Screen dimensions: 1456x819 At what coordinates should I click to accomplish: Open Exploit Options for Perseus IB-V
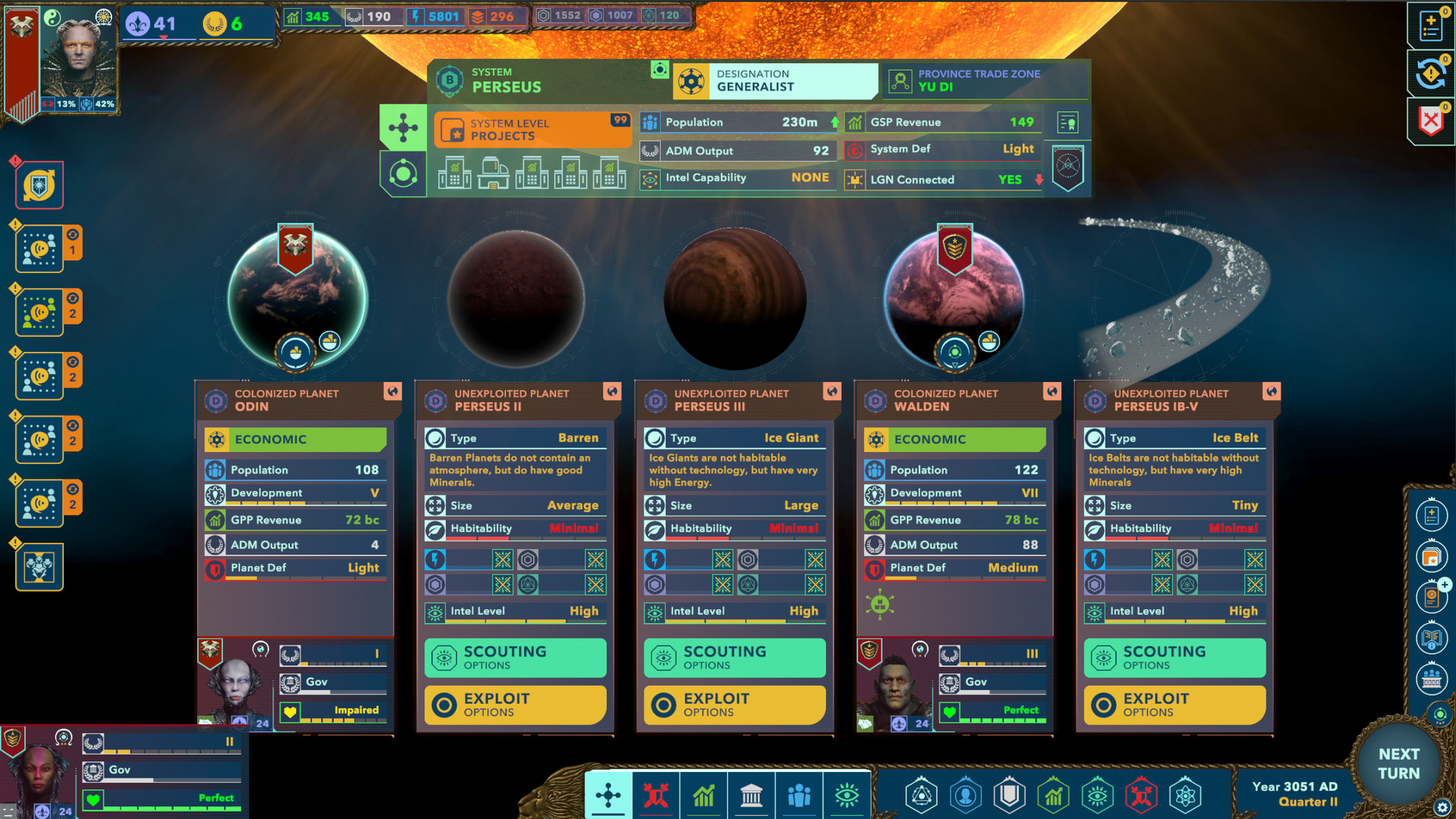click(1175, 704)
